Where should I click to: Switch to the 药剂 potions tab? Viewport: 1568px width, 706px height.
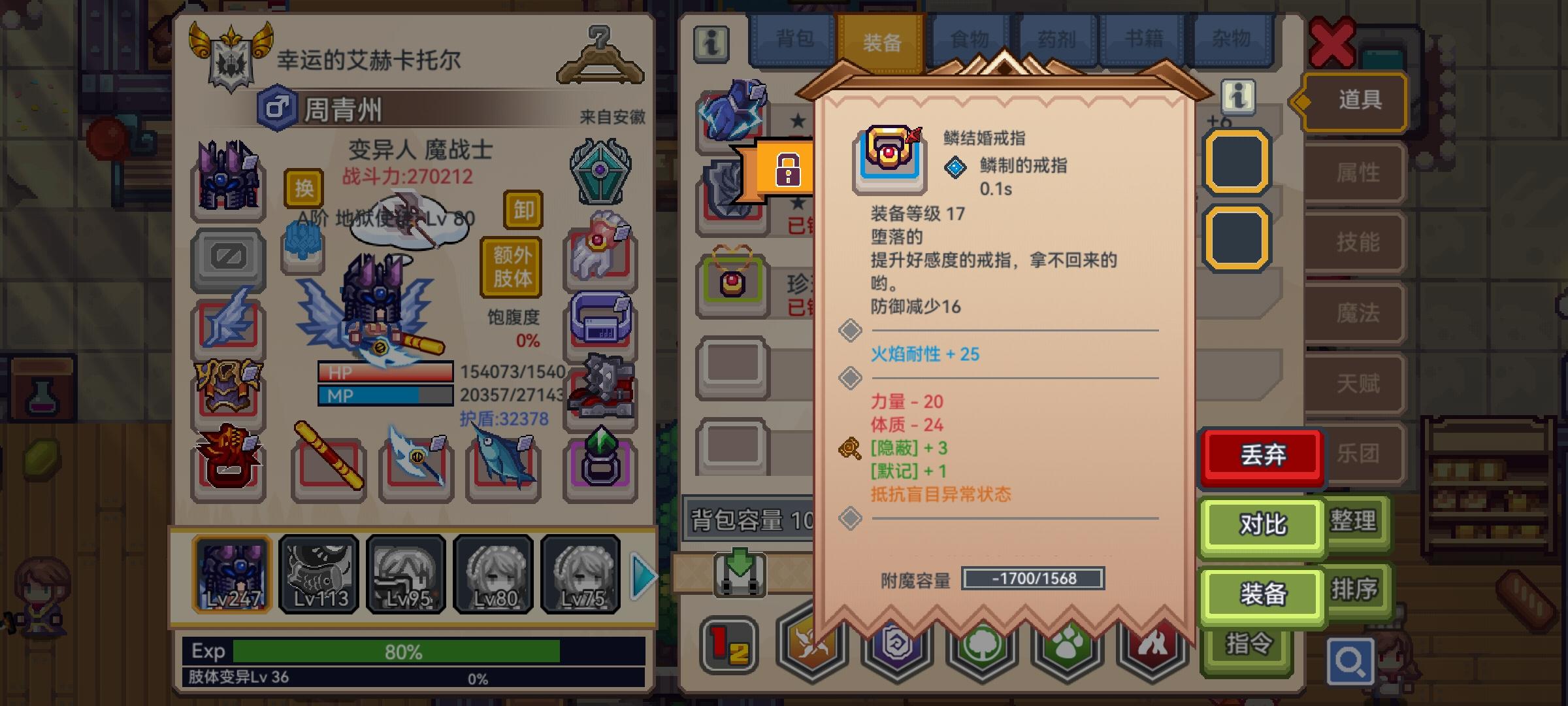tap(1057, 39)
